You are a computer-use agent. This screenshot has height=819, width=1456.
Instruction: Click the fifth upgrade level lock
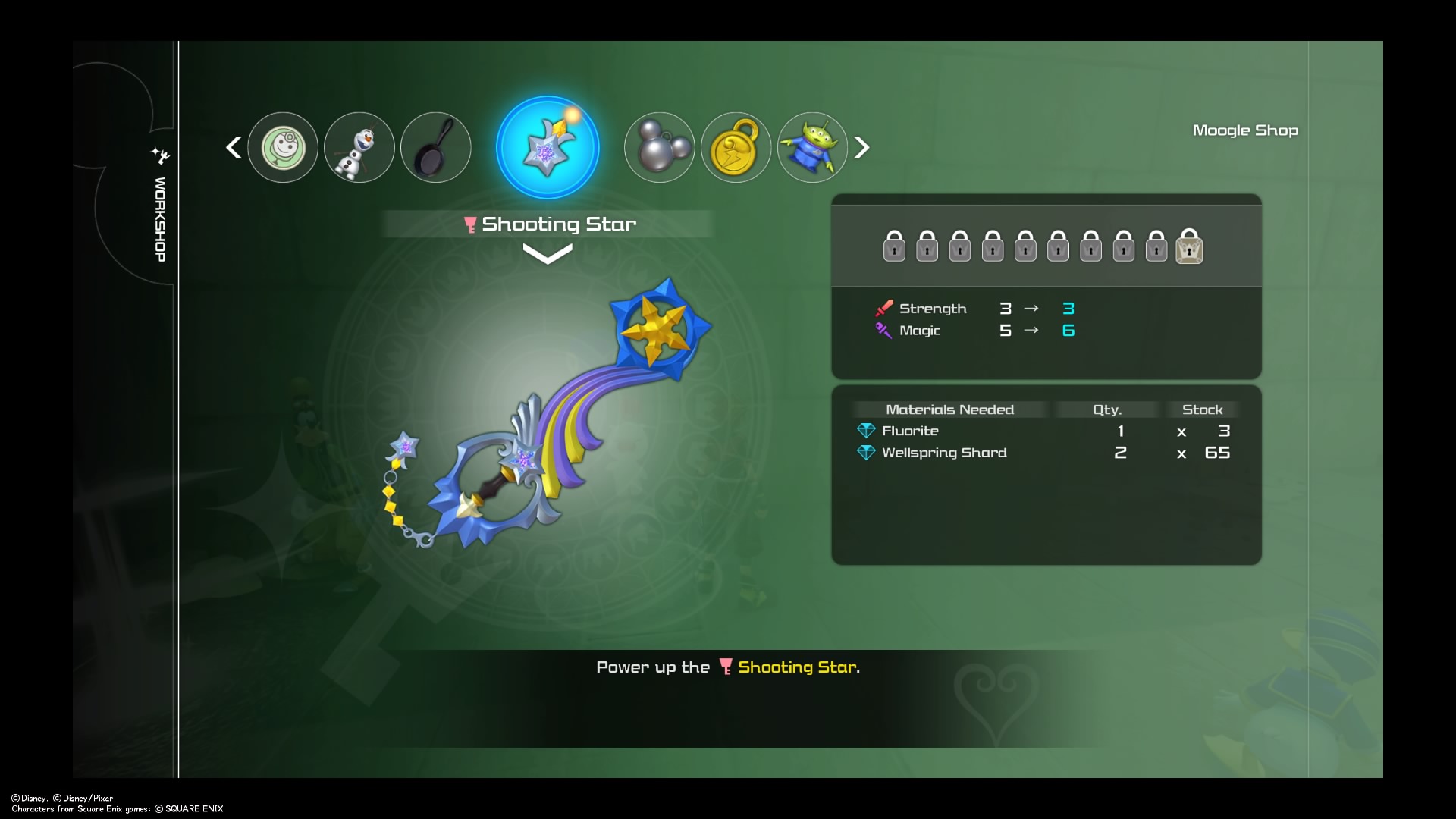point(1025,246)
